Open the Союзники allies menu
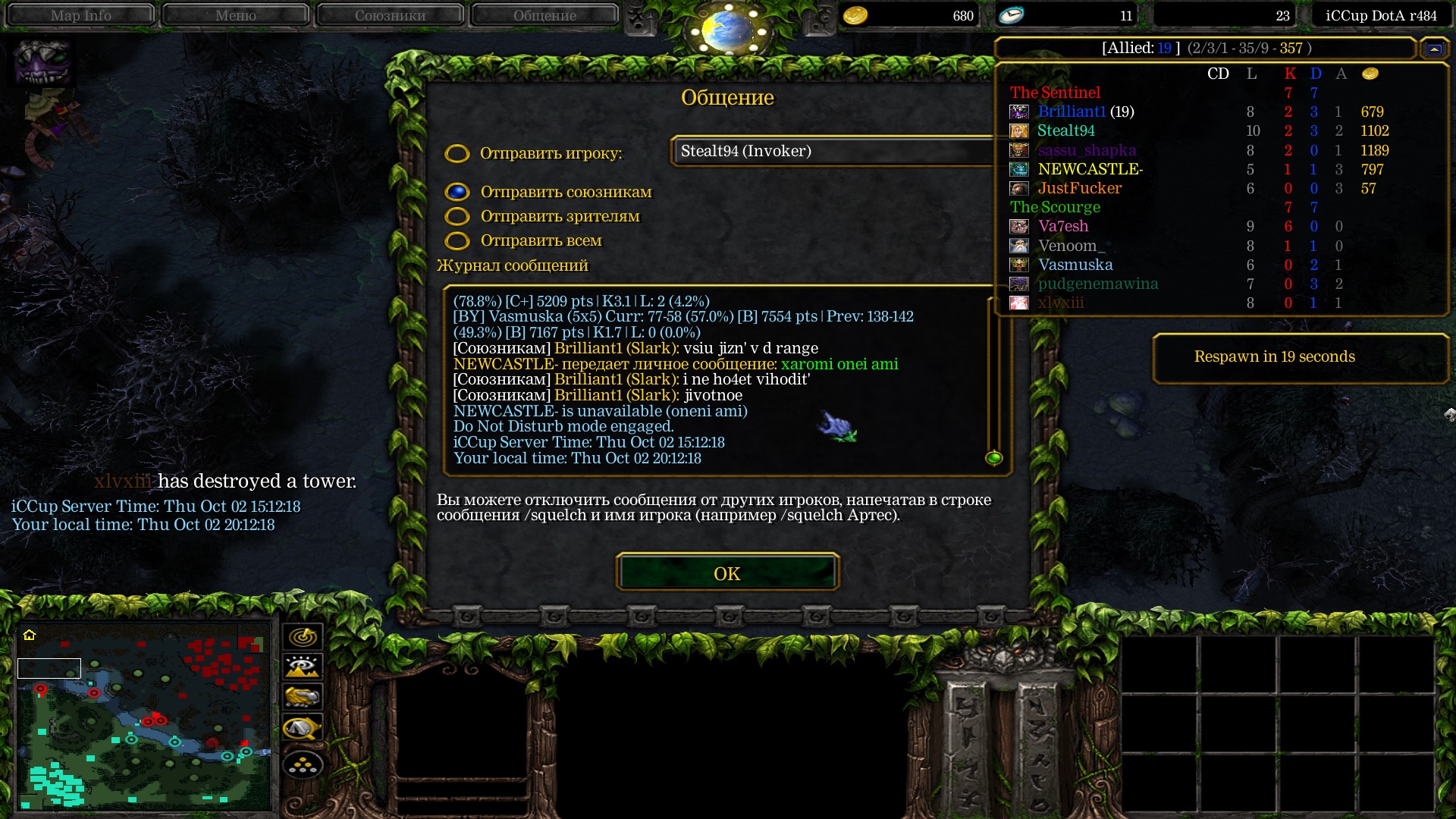 [x=390, y=15]
